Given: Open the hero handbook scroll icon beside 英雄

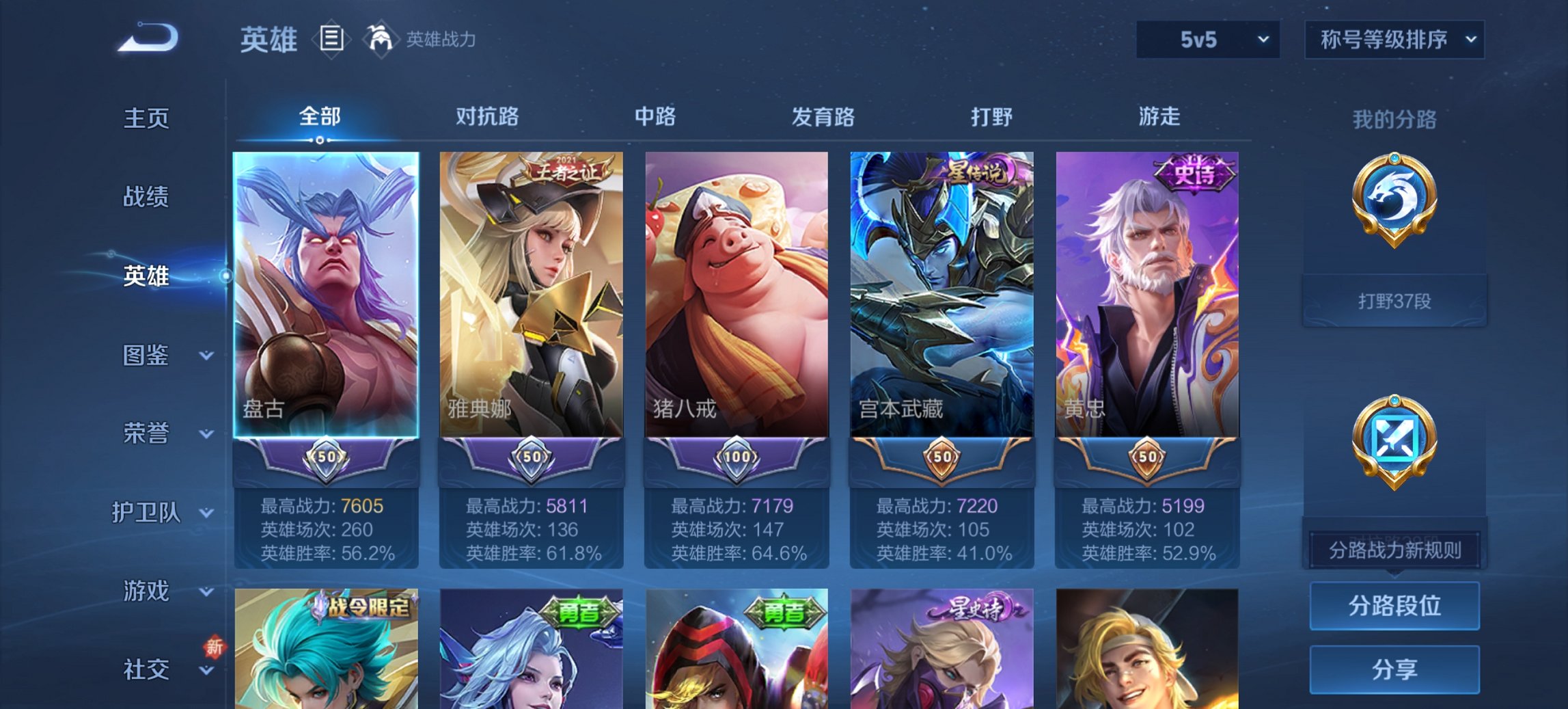Looking at the screenshot, I should point(331,39).
